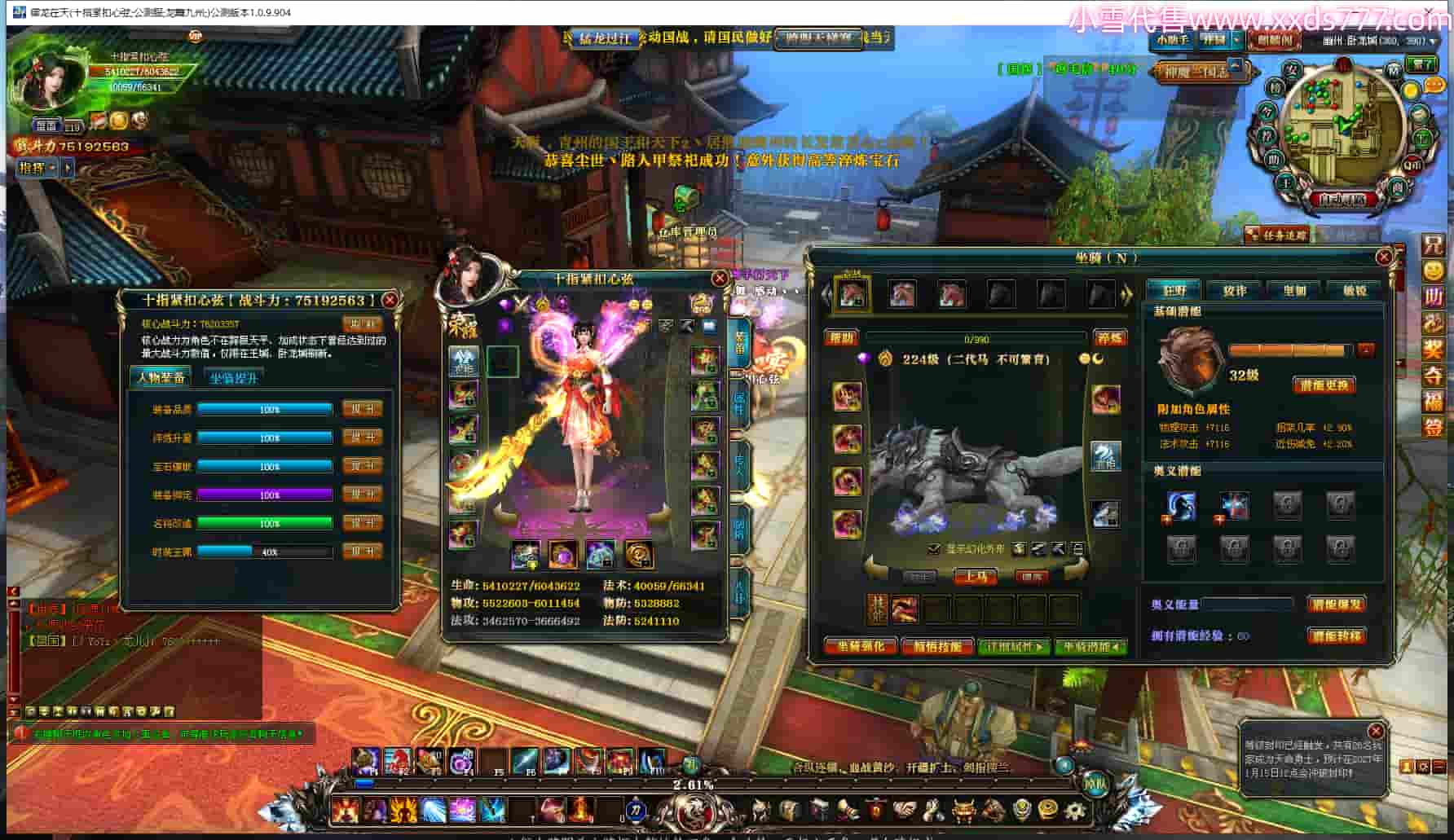Switch to the 狂野 potential tab

click(x=1174, y=290)
